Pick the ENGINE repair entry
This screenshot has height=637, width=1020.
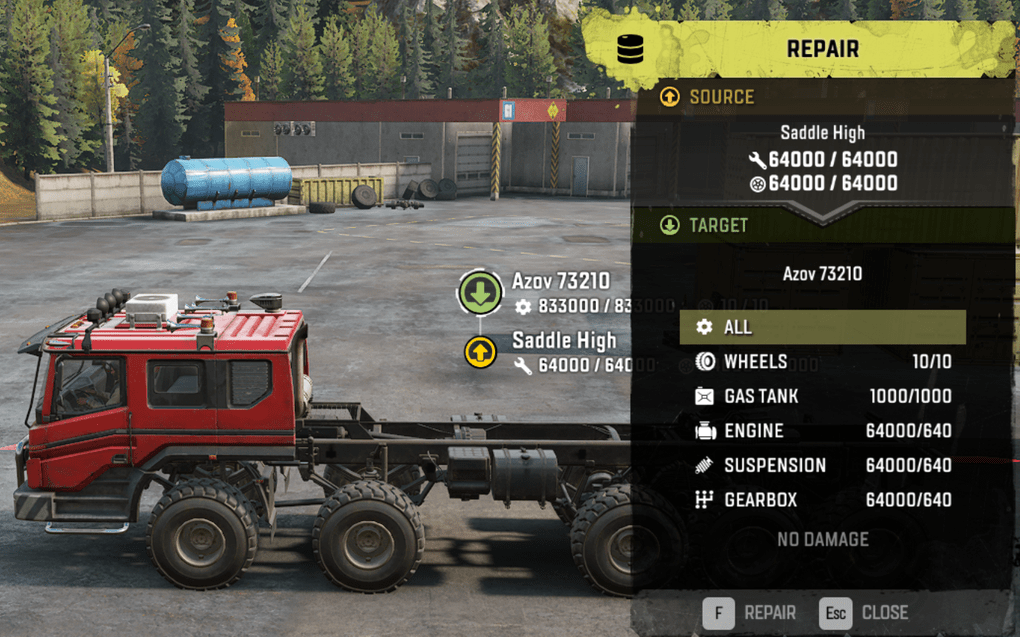click(822, 431)
